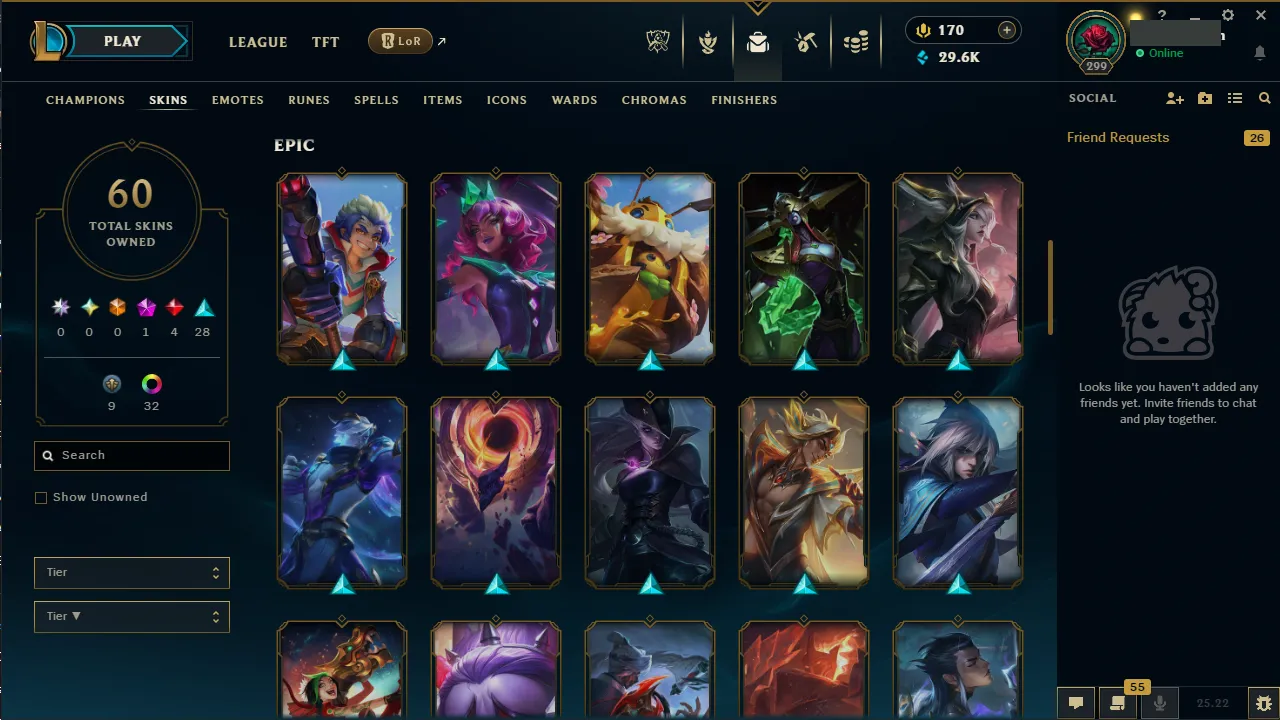Add a friend in the Social panel
Viewport: 1280px width, 720px height.
click(x=1175, y=98)
